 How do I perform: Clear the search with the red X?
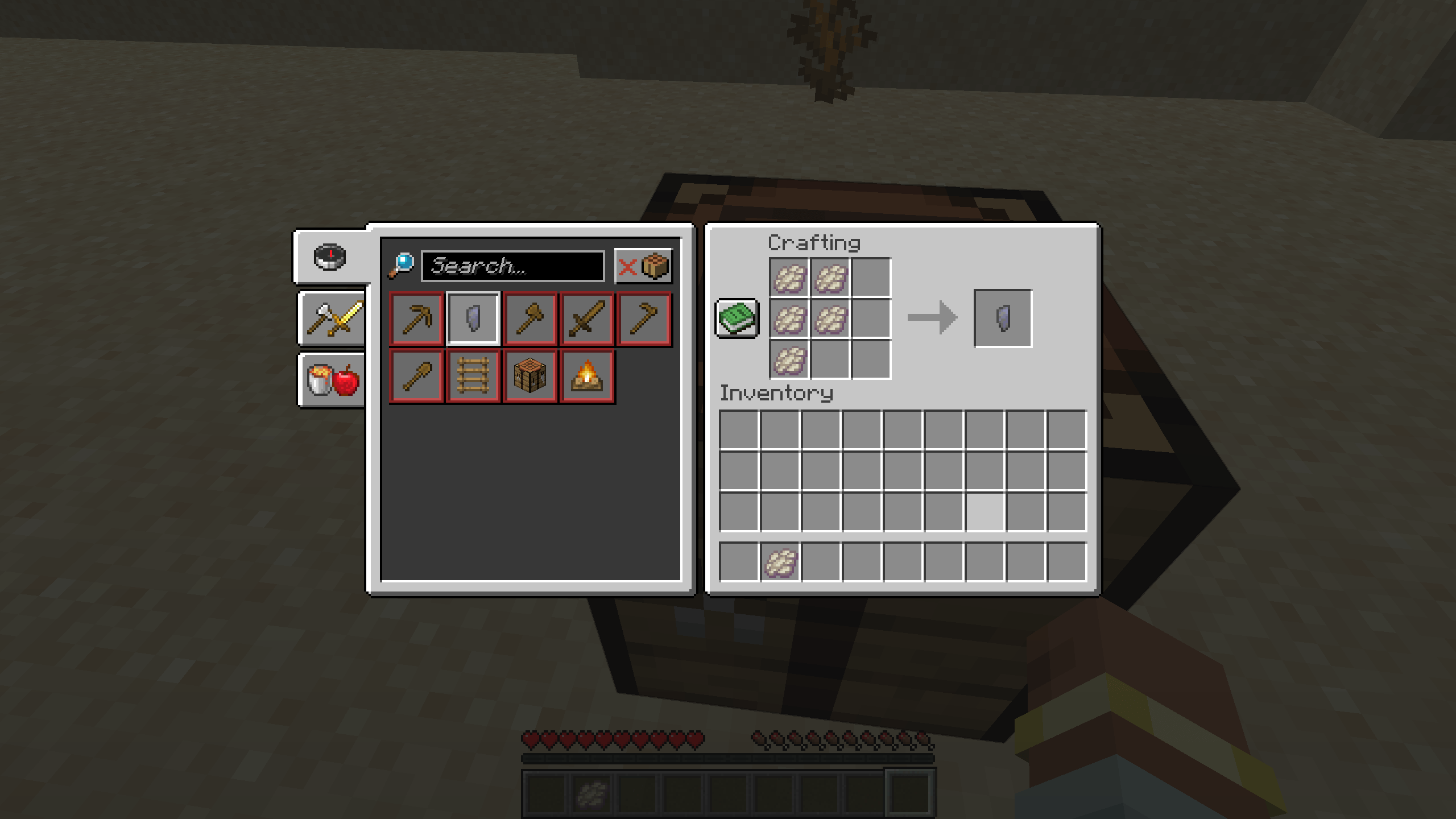(x=628, y=266)
